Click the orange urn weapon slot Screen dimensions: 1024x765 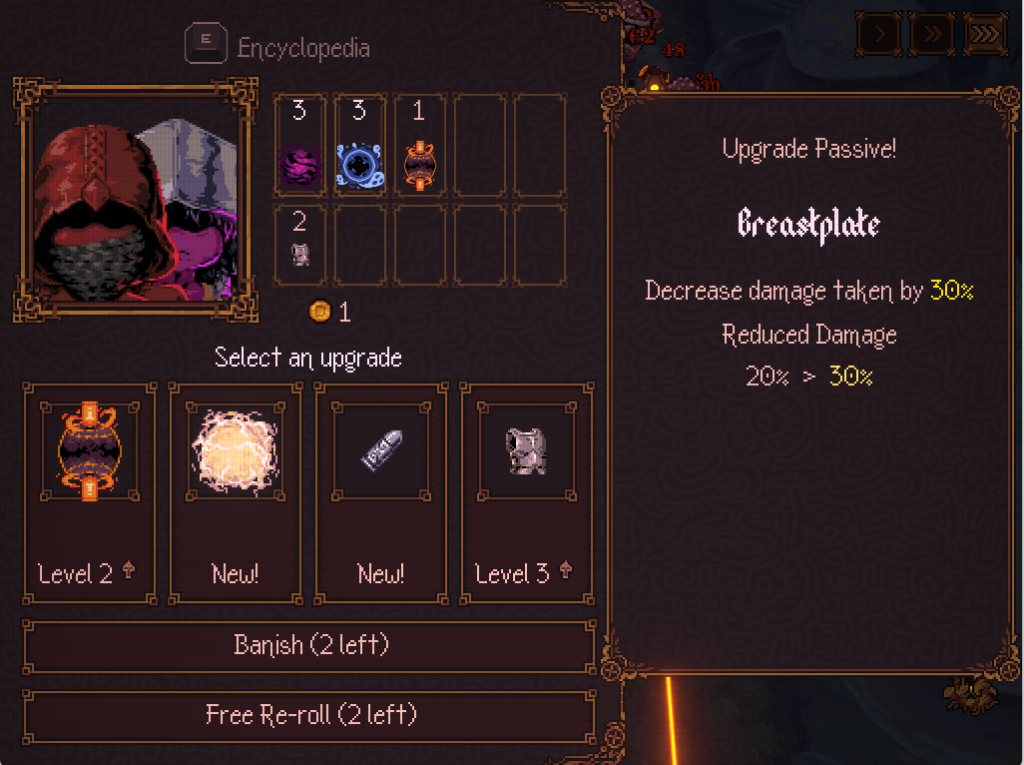419,146
